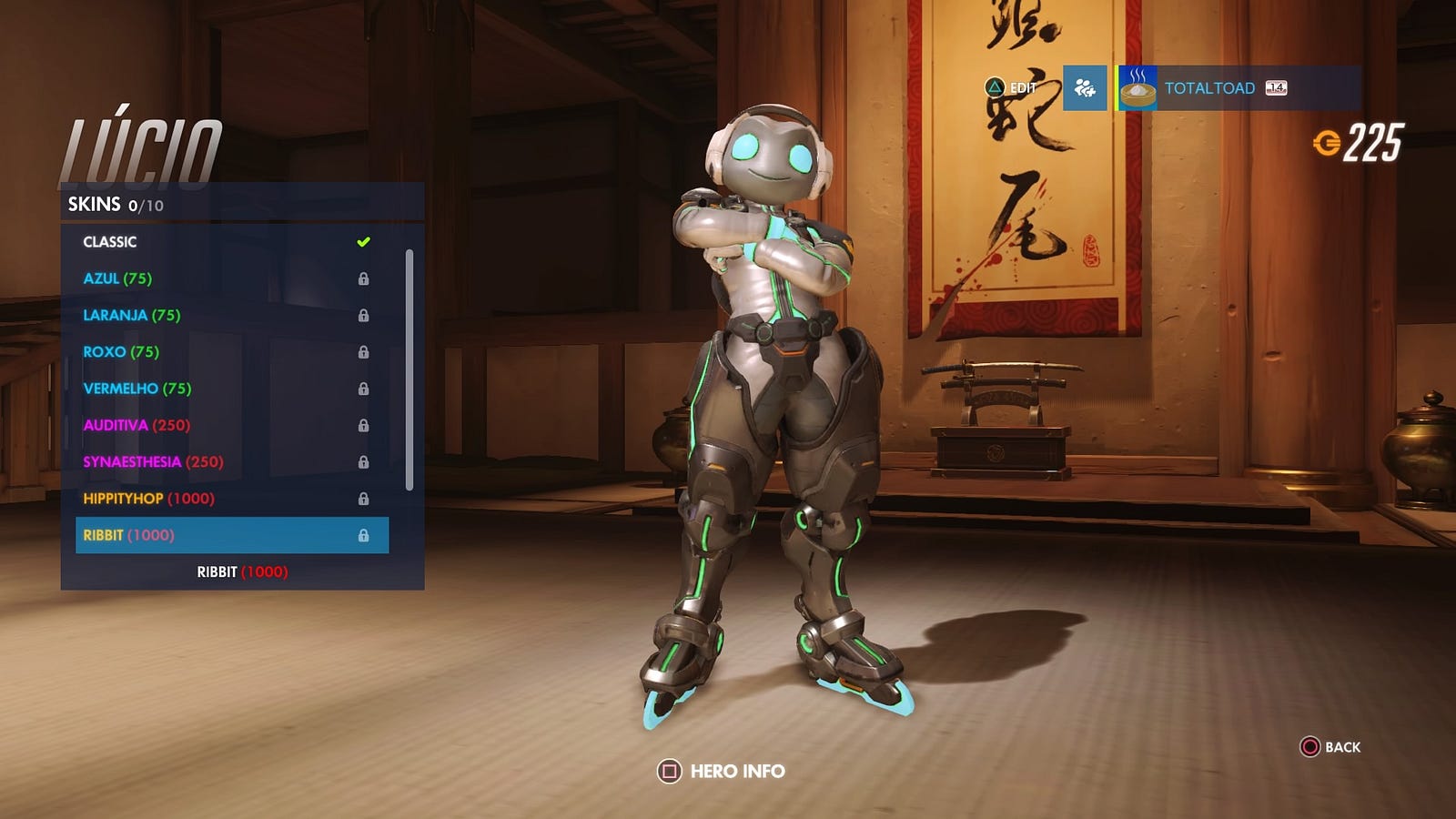
Task: Open Hero Info for Lúcio
Action: tap(722, 772)
